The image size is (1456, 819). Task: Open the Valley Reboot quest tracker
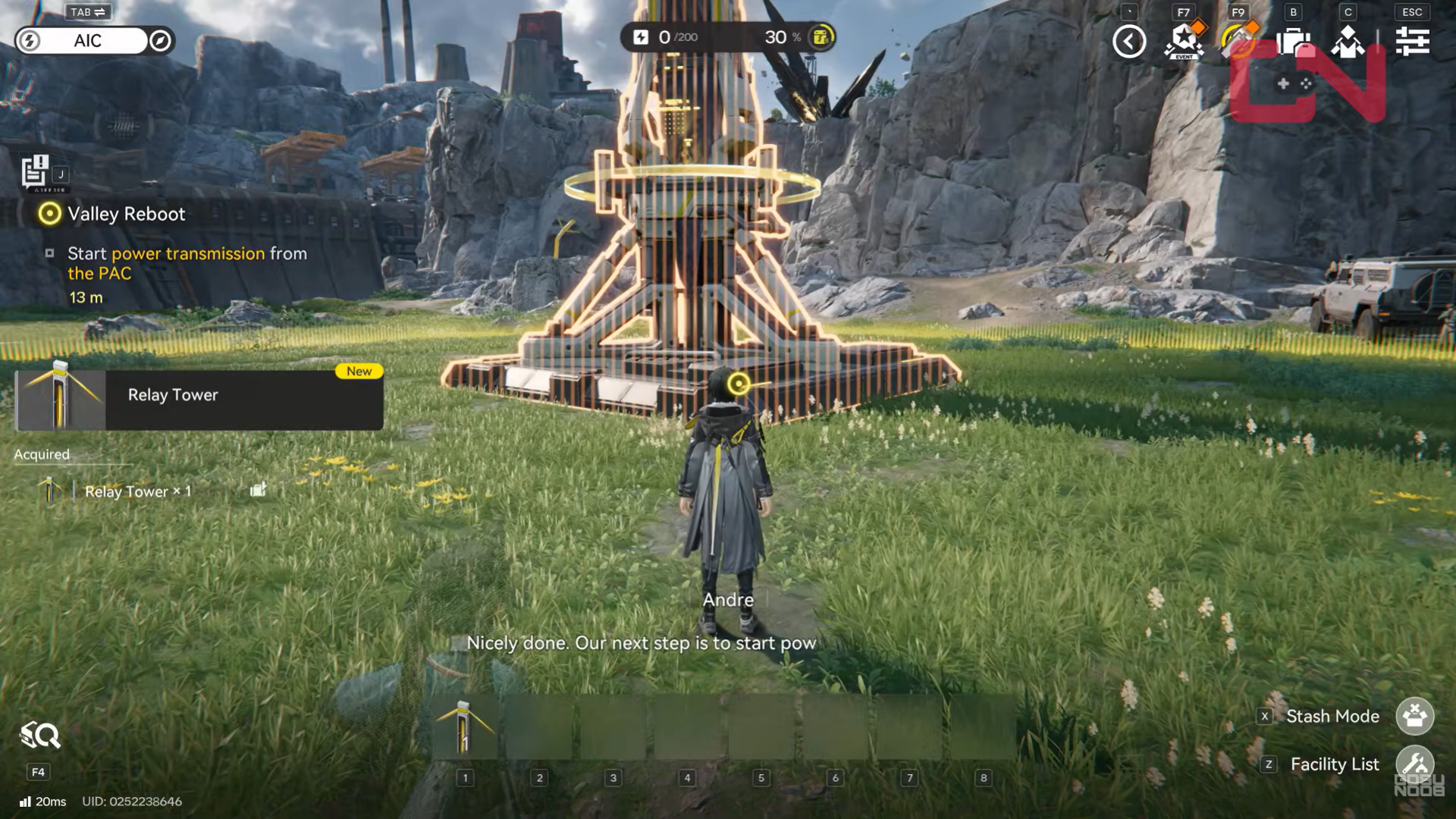pyautogui.click(x=126, y=214)
